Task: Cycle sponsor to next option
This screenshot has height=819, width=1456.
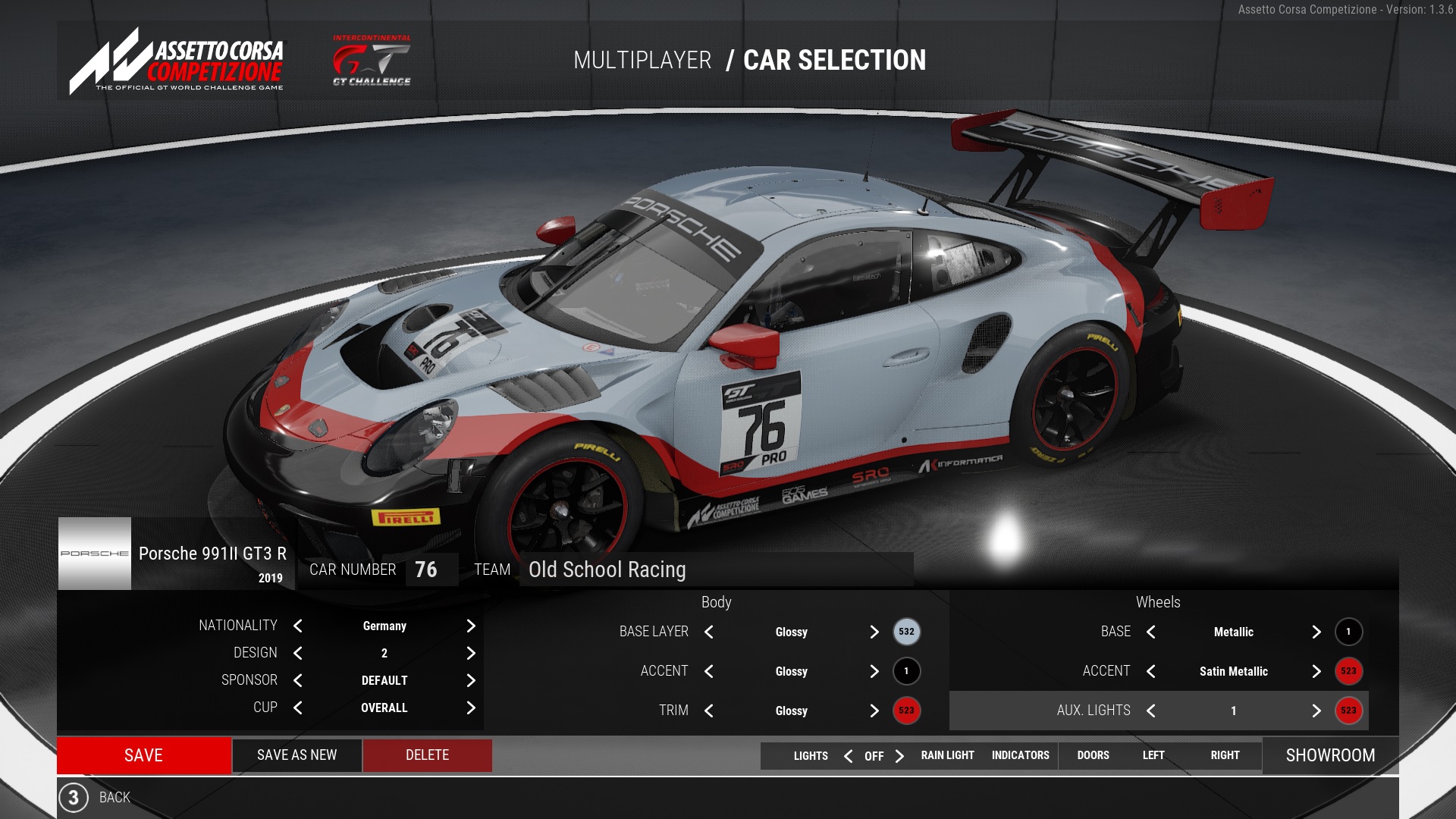Action: coord(471,680)
